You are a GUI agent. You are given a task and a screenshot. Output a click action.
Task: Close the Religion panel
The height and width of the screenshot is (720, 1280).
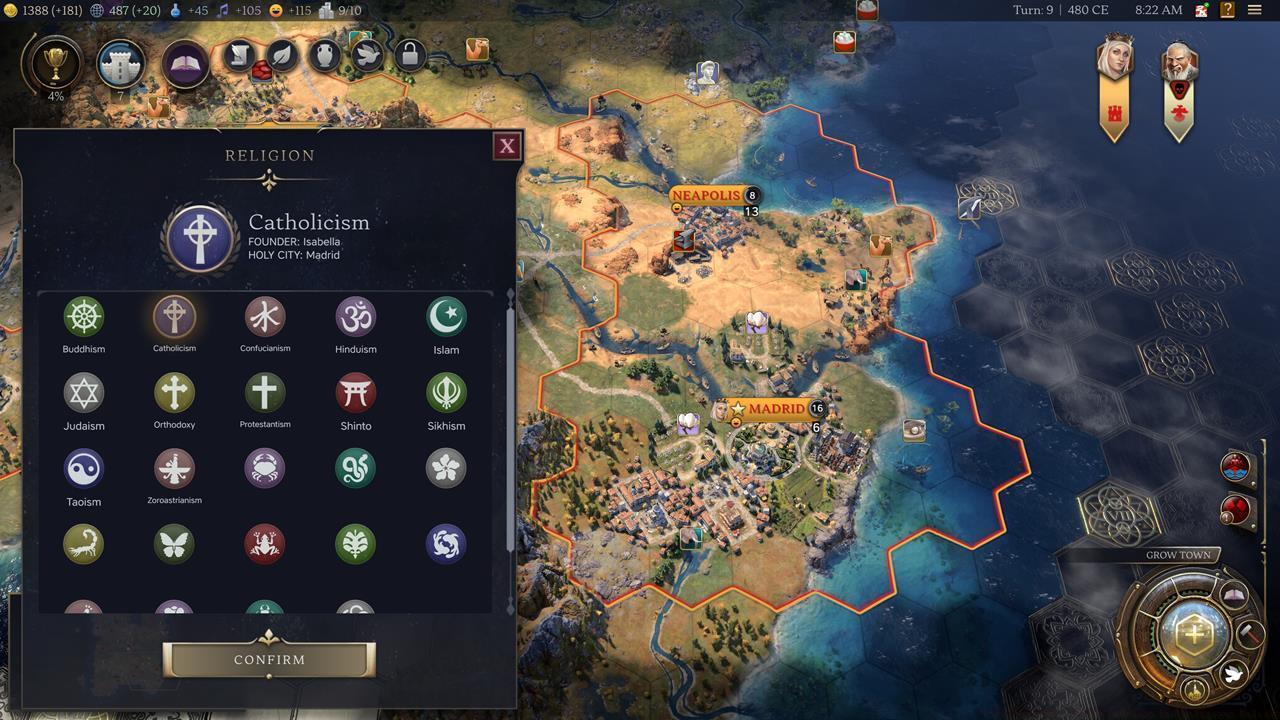click(507, 147)
